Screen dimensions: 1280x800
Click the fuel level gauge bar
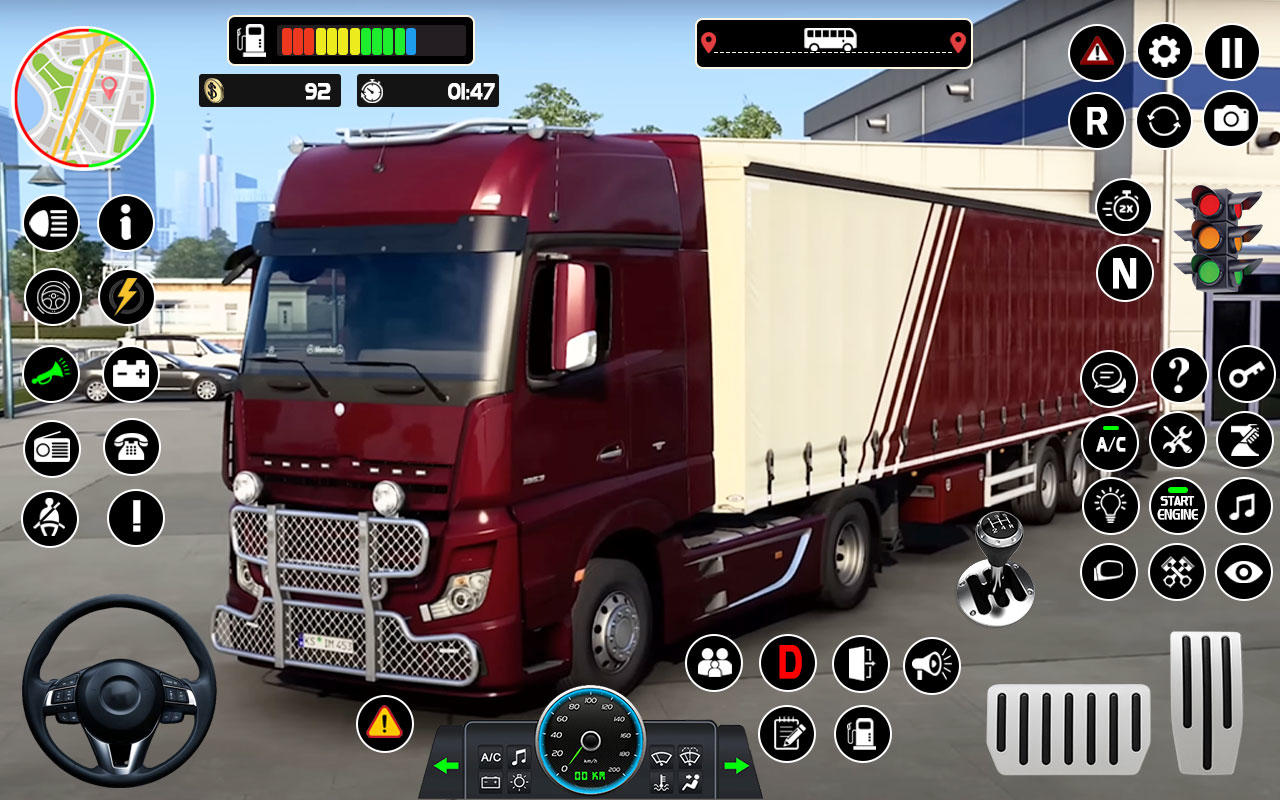point(350,39)
